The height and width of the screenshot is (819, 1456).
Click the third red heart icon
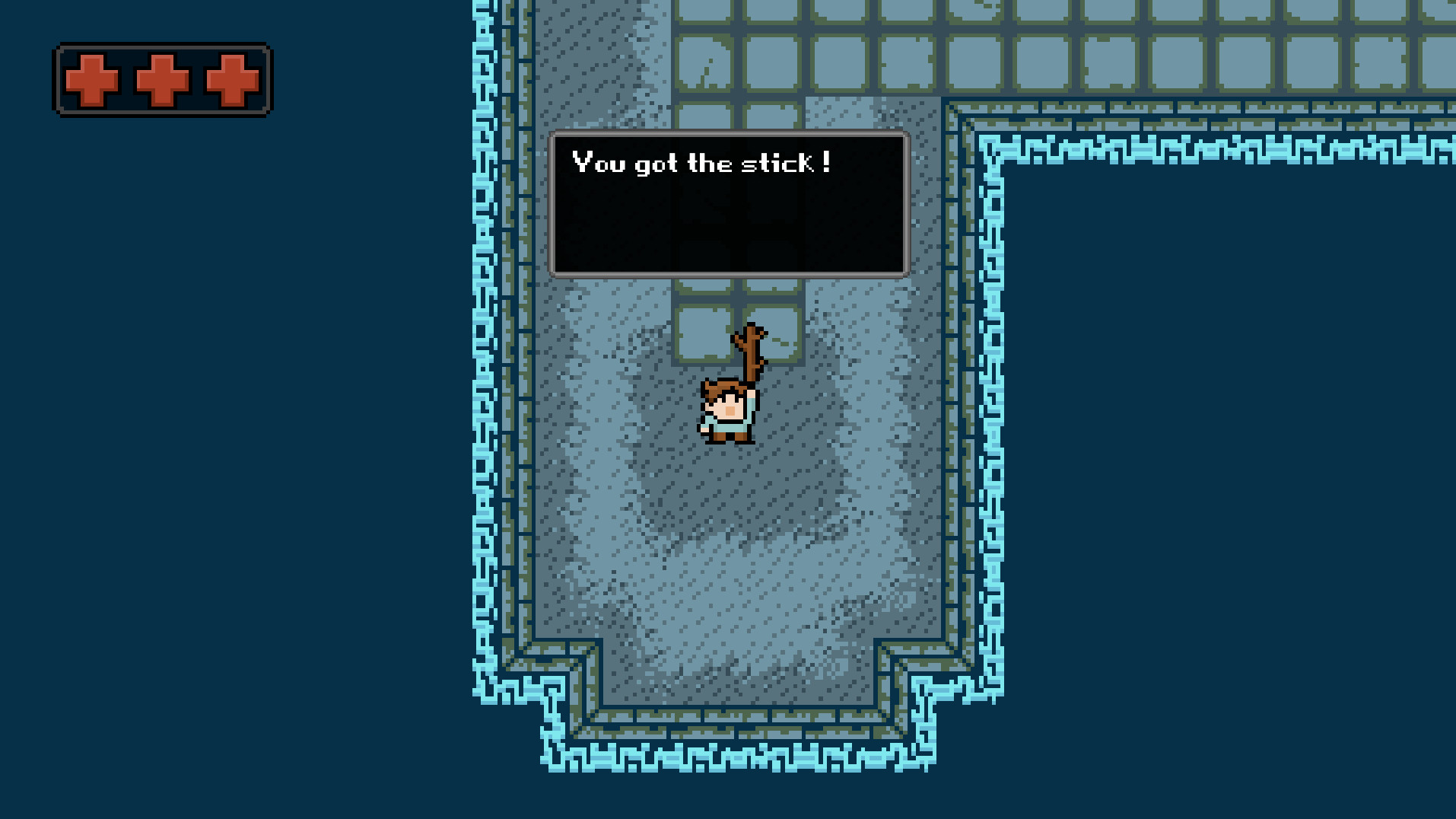(x=233, y=79)
